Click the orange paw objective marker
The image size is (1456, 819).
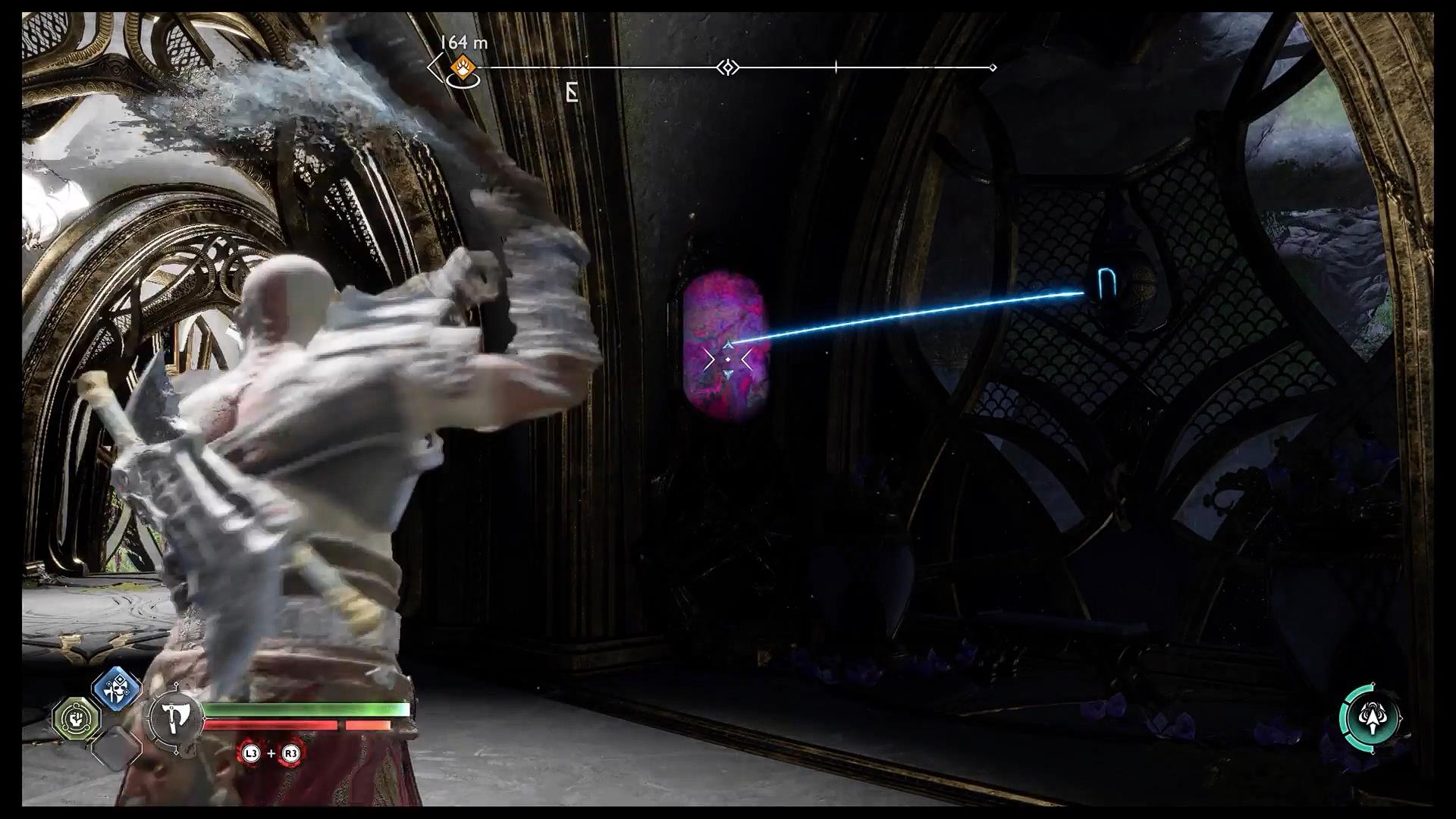[462, 67]
